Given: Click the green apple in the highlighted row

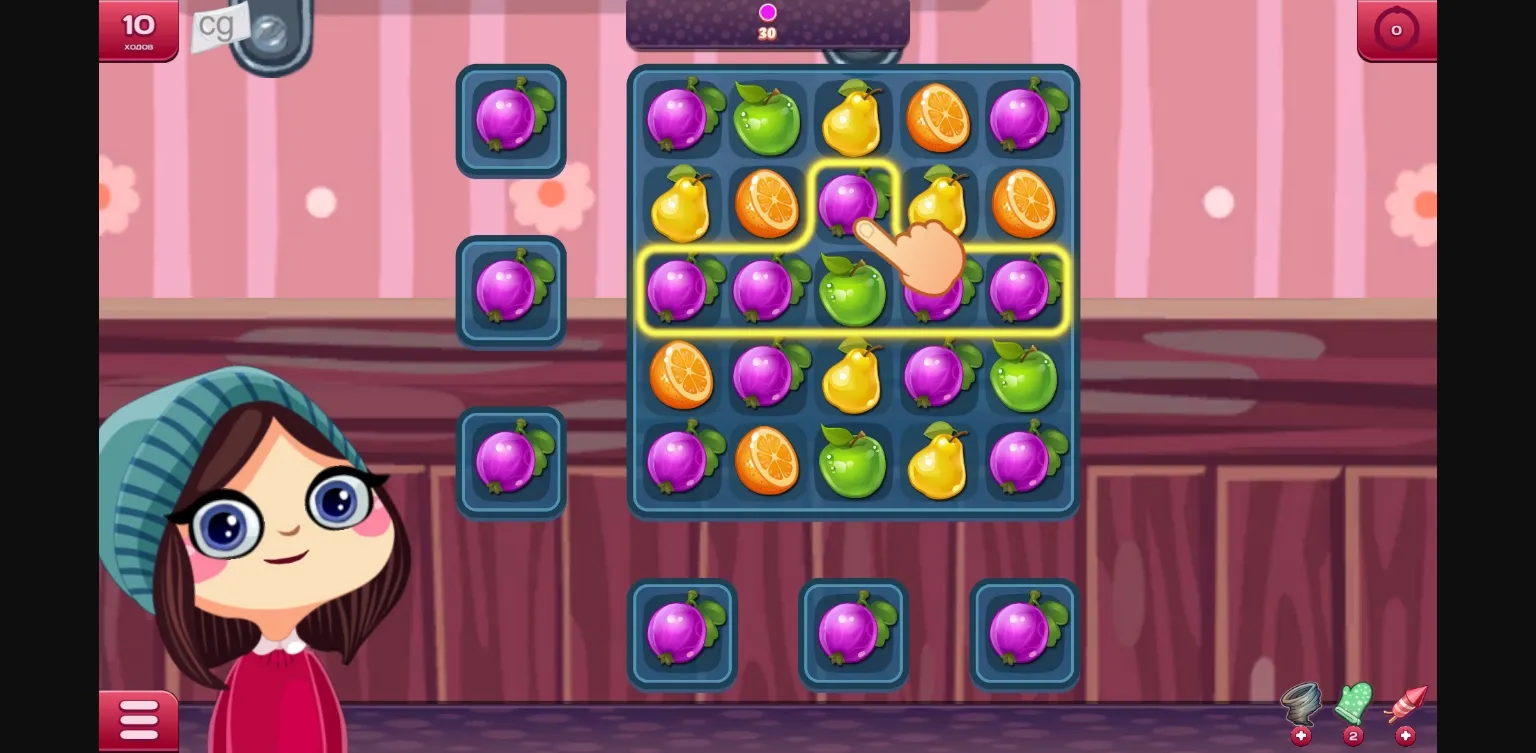Looking at the screenshot, I should pyautogui.click(x=853, y=289).
